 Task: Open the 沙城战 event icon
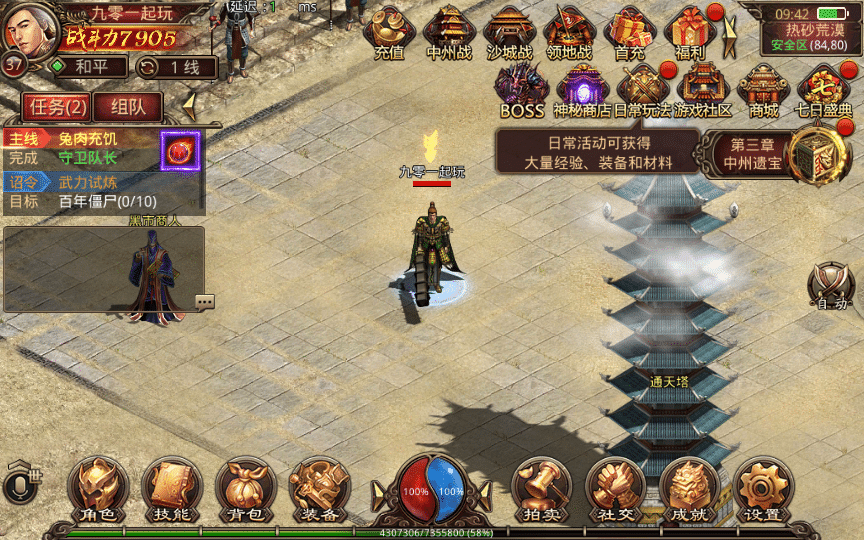(x=509, y=31)
